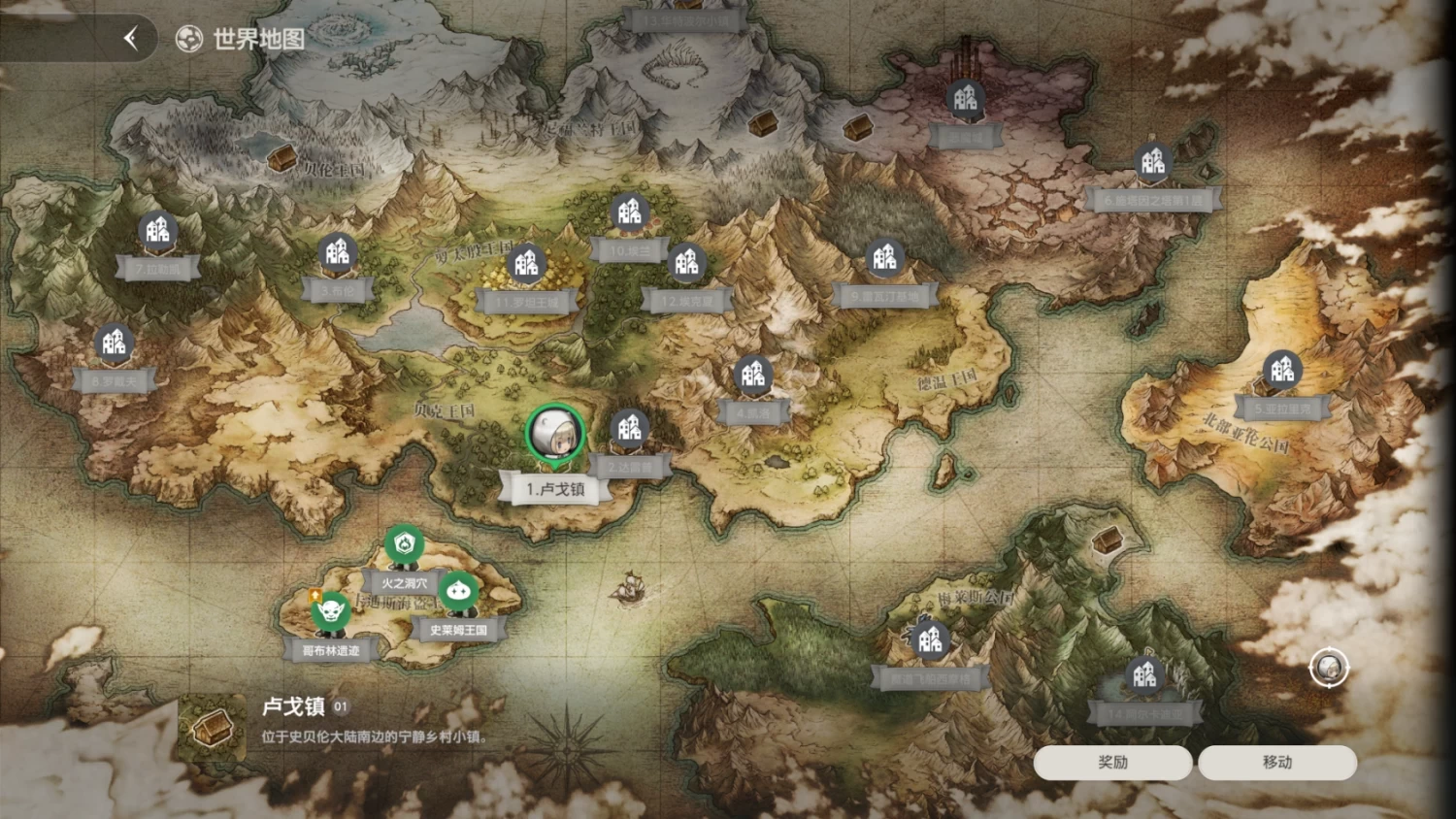Select the 5.亚拉里克 town marker
This screenshot has width=1456, height=819.
point(1281,371)
